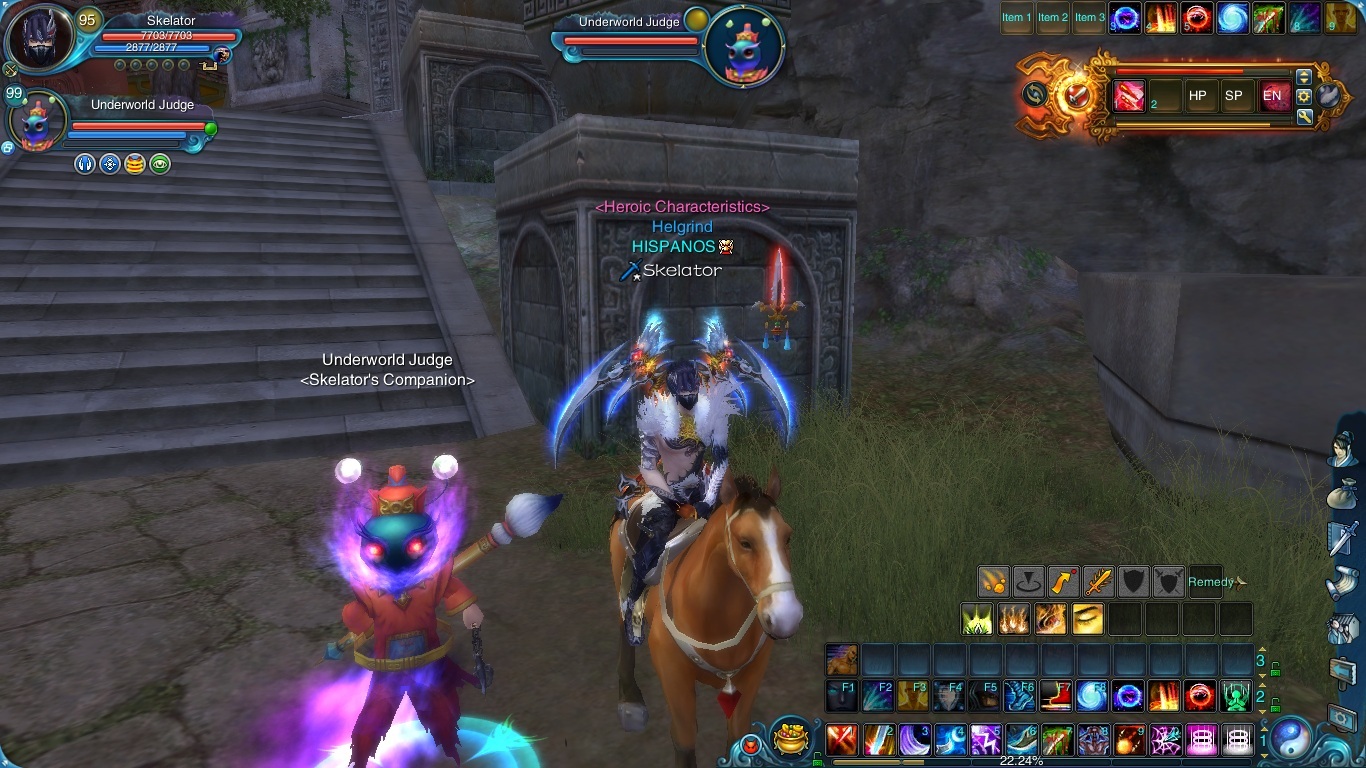Screen dimensions: 1366x768
Task: Use the crescent moon slash skill in slot 3
Action: pyautogui.click(x=915, y=740)
